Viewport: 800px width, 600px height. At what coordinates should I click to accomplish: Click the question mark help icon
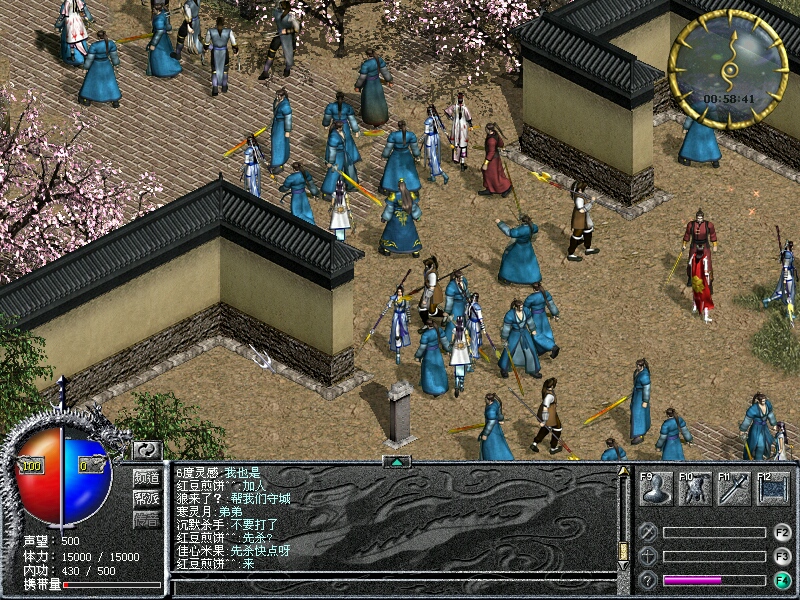click(649, 580)
